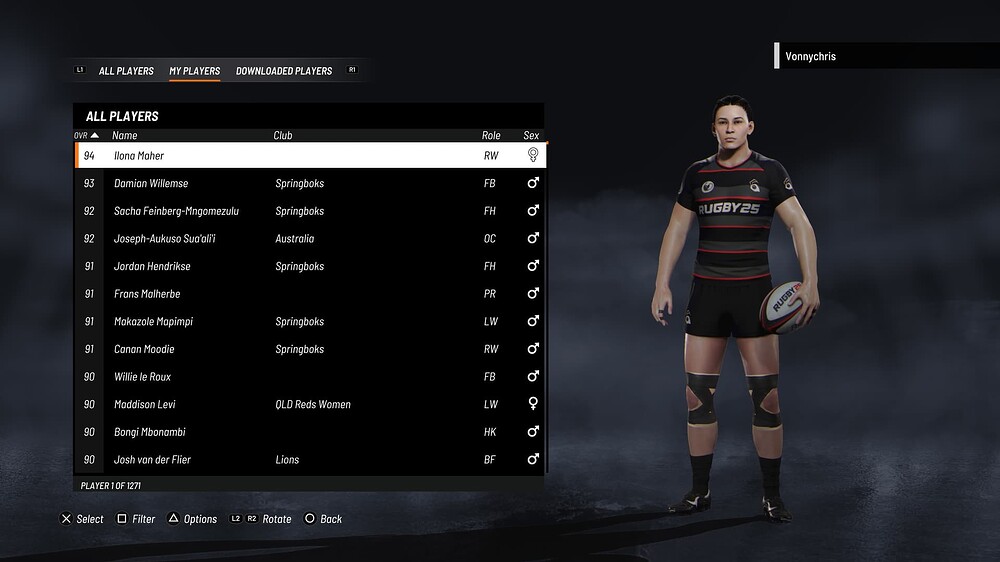Choose Maddison Levi of QLD Reds Women

coord(310,405)
